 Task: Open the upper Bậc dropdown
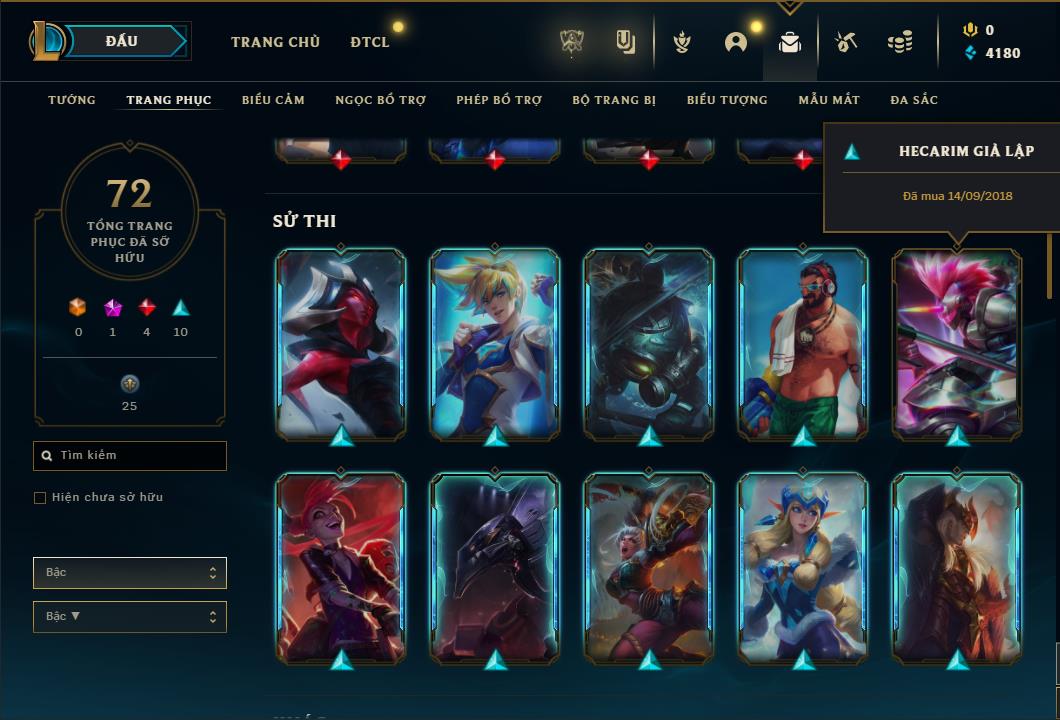point(130,573)
